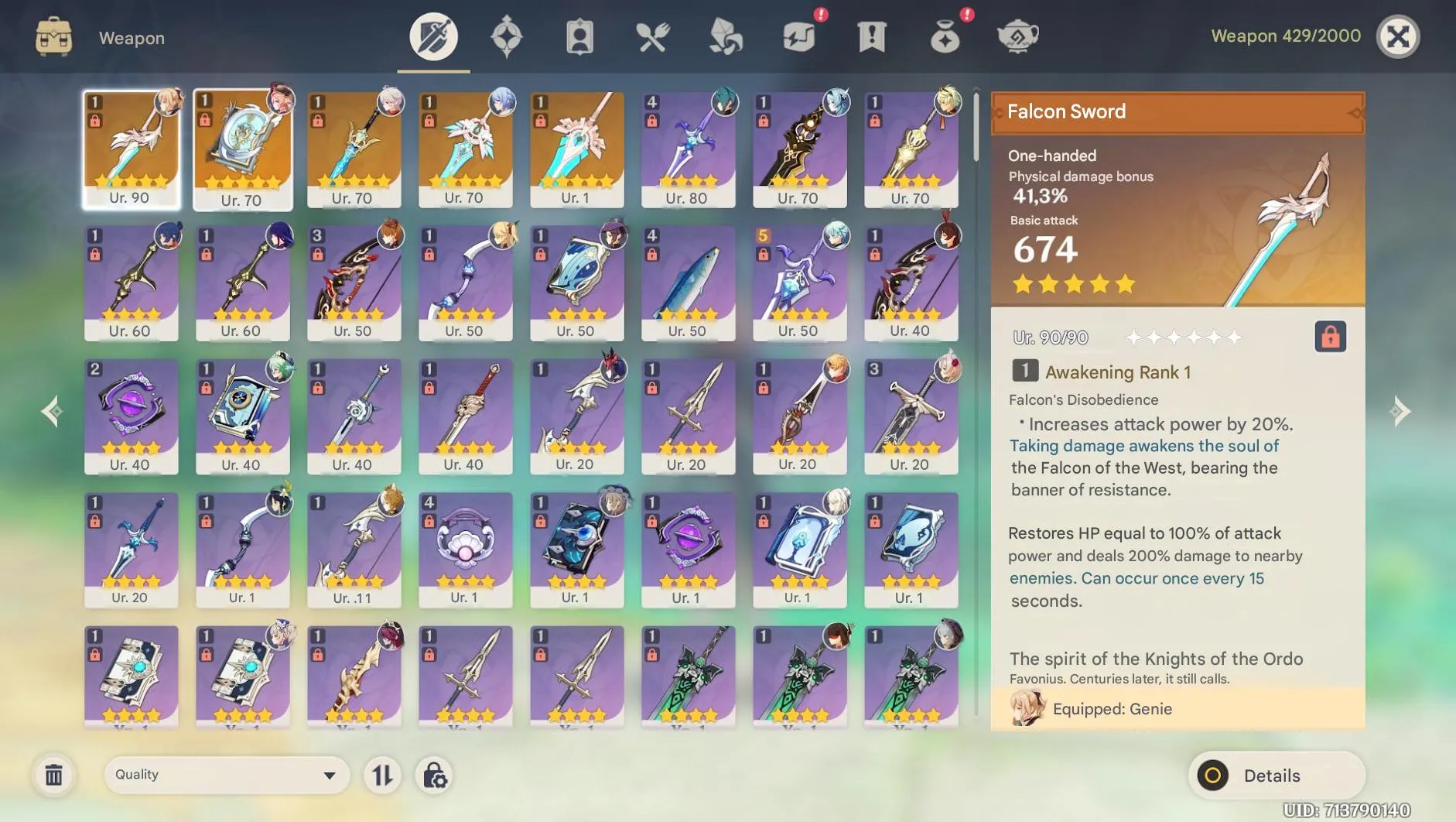Select the Materials inventory icon

click(x=724, y=35)
